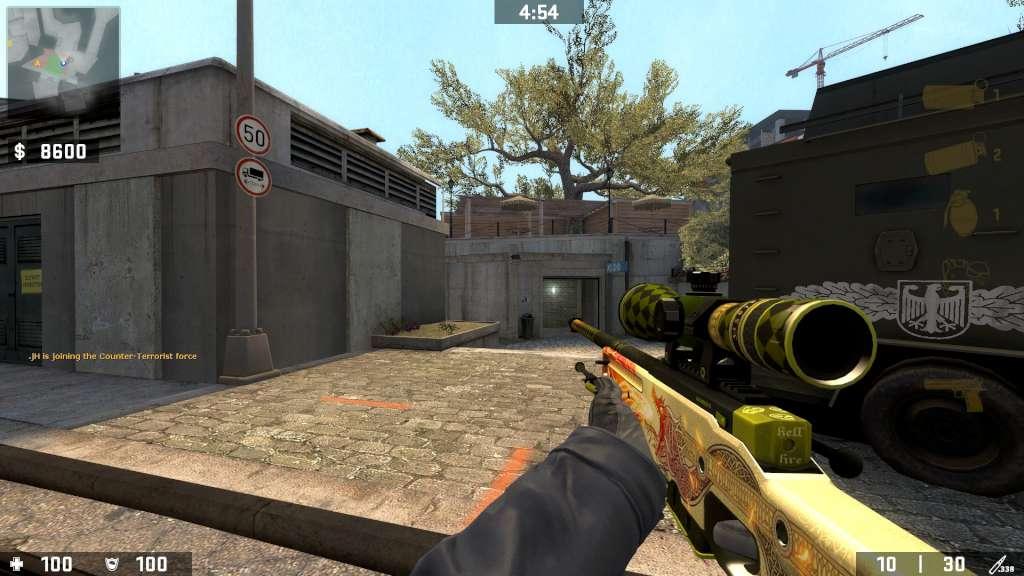The image size is (1024, 576).
Task: Choose the HE frag grenade icon
Action: pyautogui.click(x=959, y=211)
